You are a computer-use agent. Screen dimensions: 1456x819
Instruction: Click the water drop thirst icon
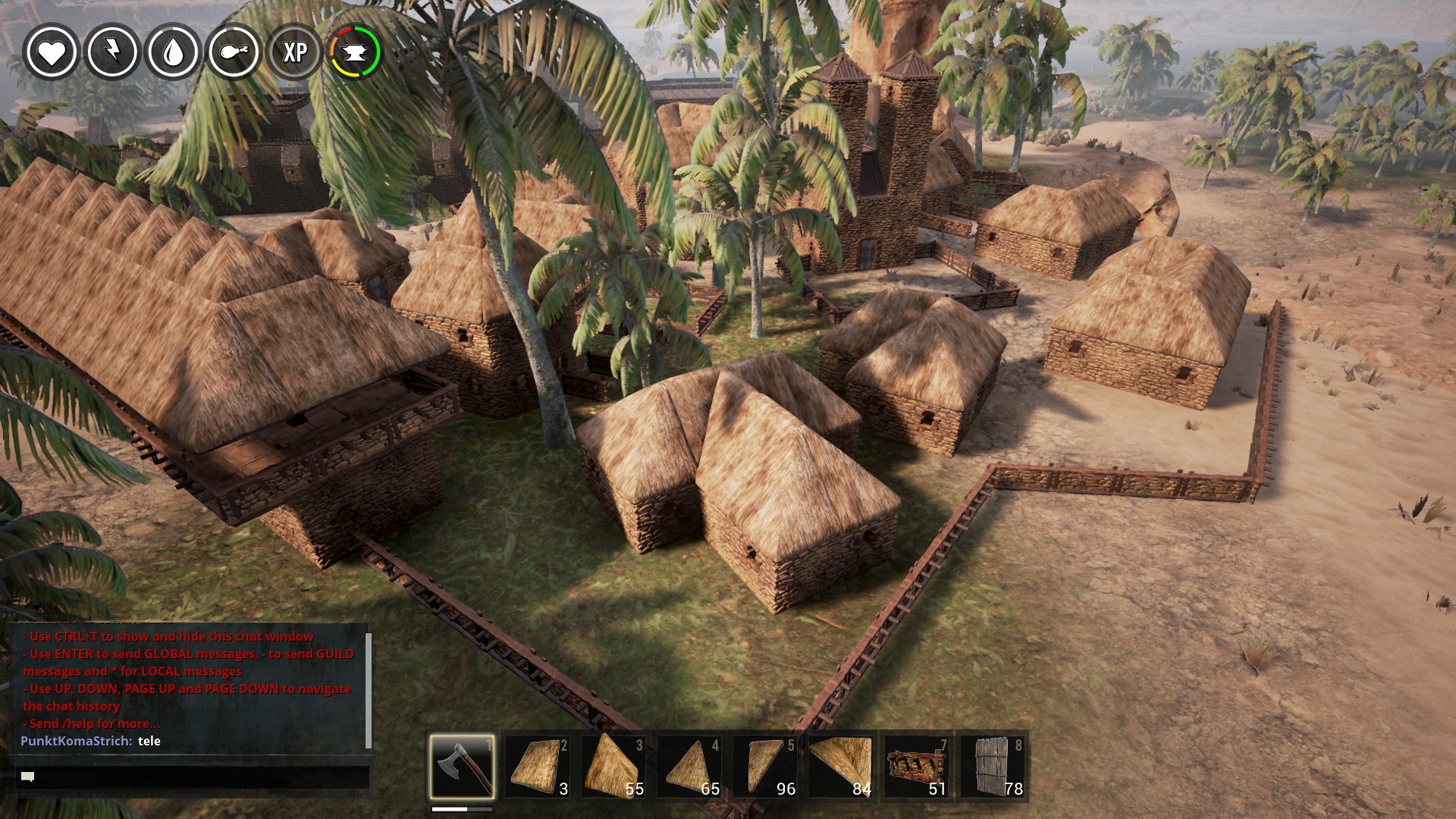pos(174,52)
